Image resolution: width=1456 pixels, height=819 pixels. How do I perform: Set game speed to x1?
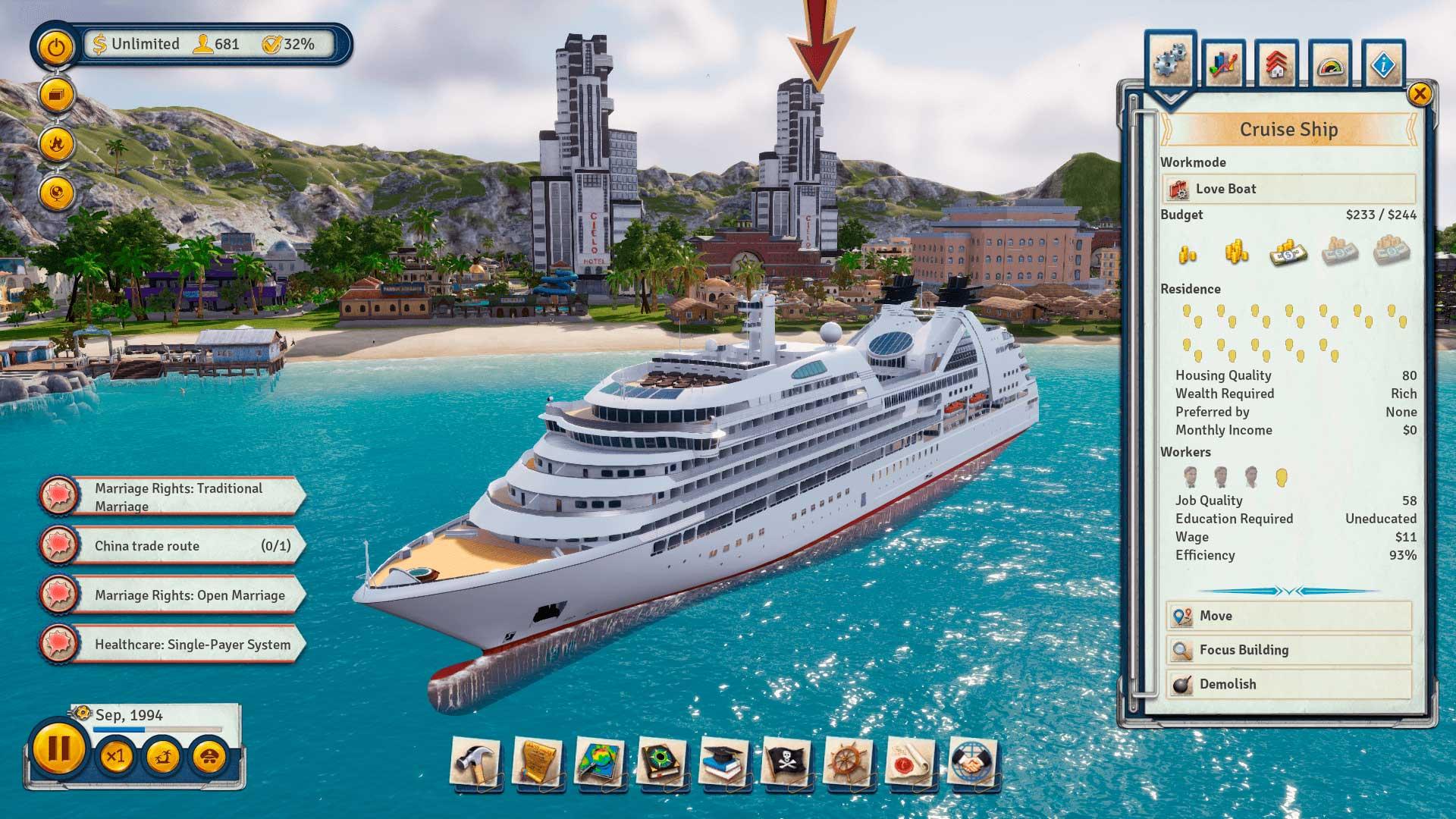(x=115, y=756)
